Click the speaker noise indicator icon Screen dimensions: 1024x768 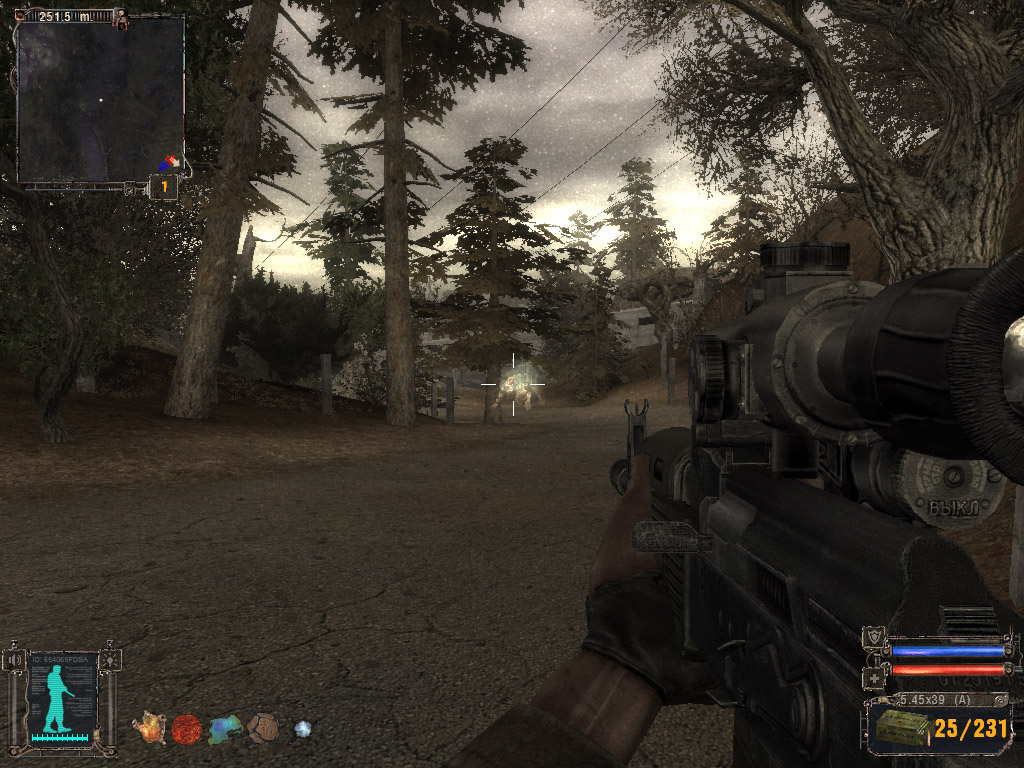click(x=15, y=660)
